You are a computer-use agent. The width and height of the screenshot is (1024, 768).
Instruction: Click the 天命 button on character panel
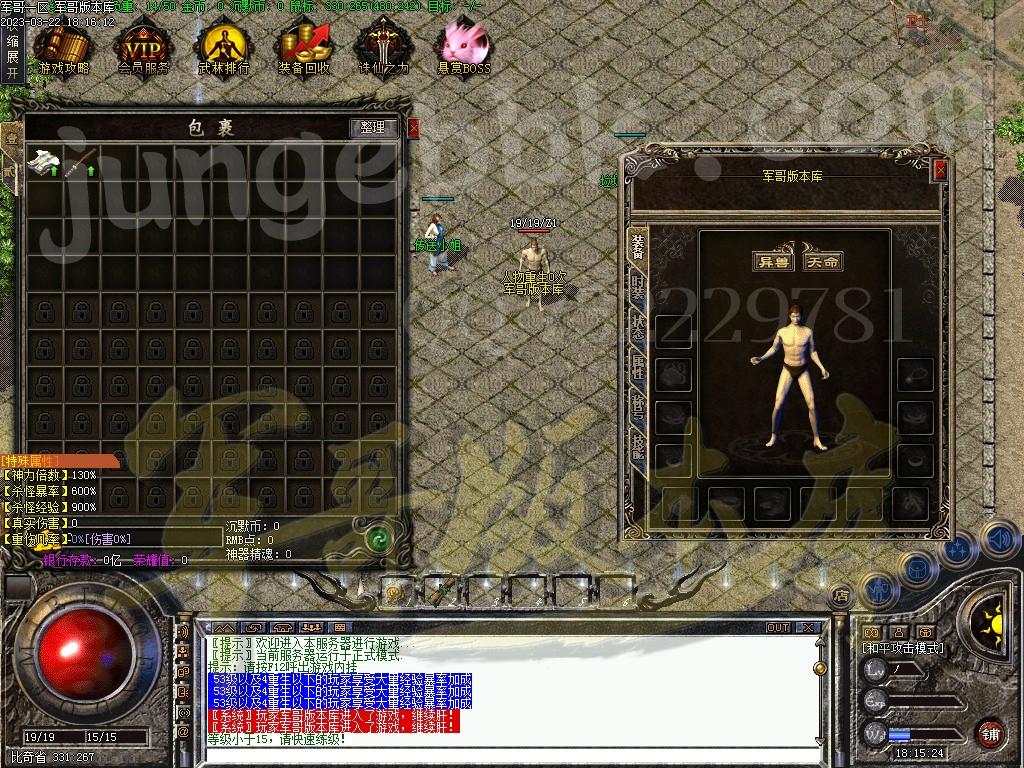click(823, 261)
